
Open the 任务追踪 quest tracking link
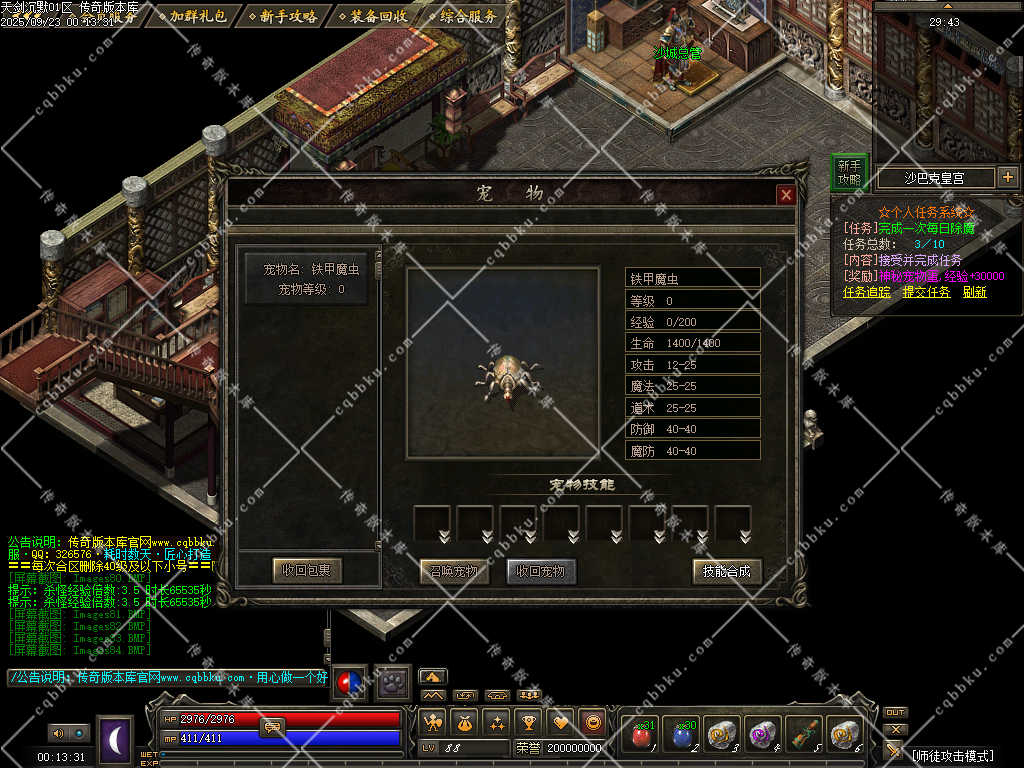(866, 292)
